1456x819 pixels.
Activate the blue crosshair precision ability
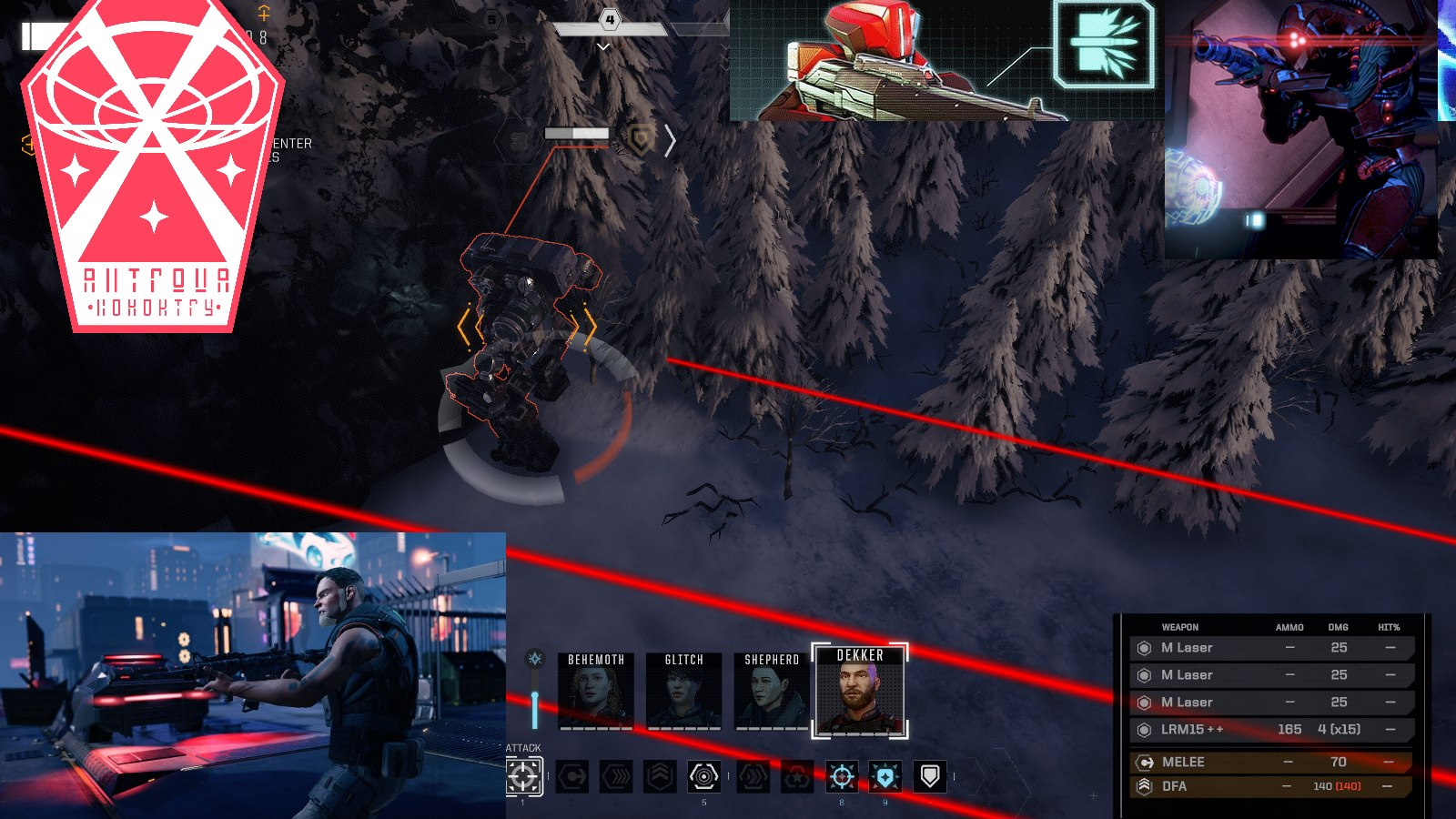842,776
